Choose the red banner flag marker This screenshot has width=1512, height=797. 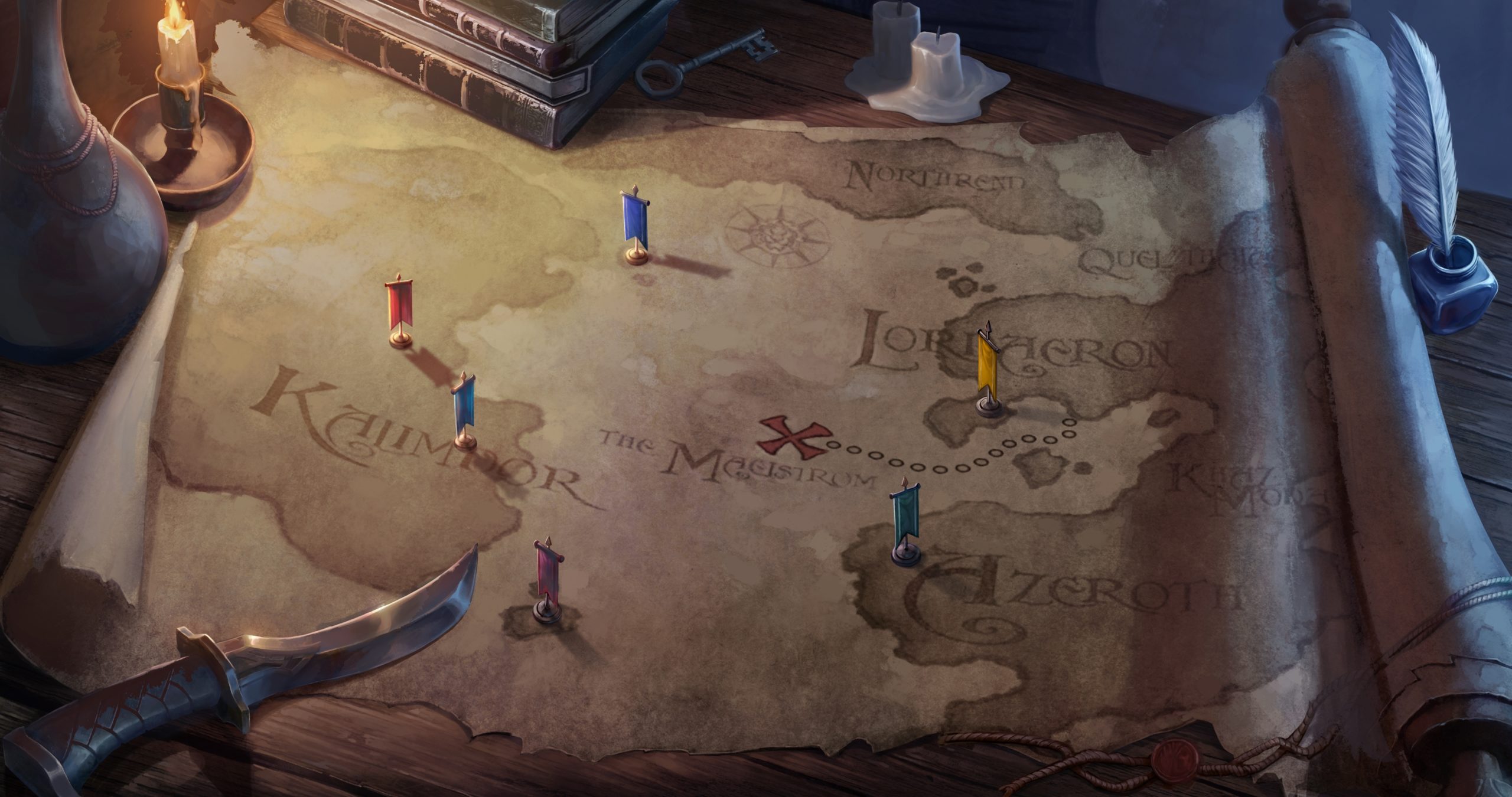pyautogui.click(x=399, y=306)
